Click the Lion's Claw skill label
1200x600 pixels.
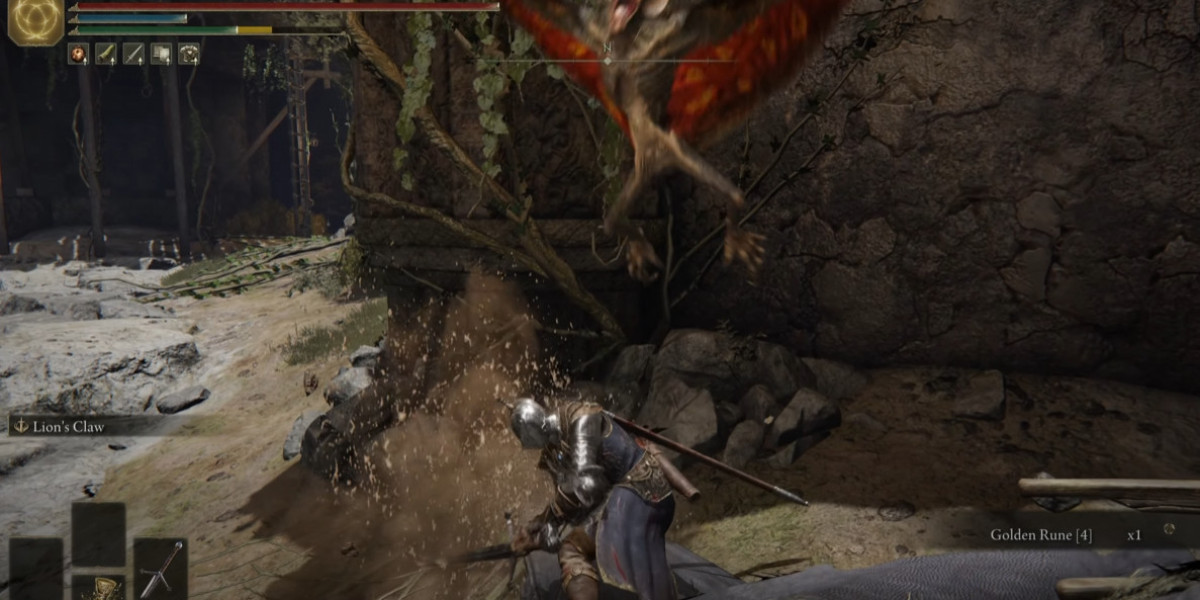click(70, 426)
